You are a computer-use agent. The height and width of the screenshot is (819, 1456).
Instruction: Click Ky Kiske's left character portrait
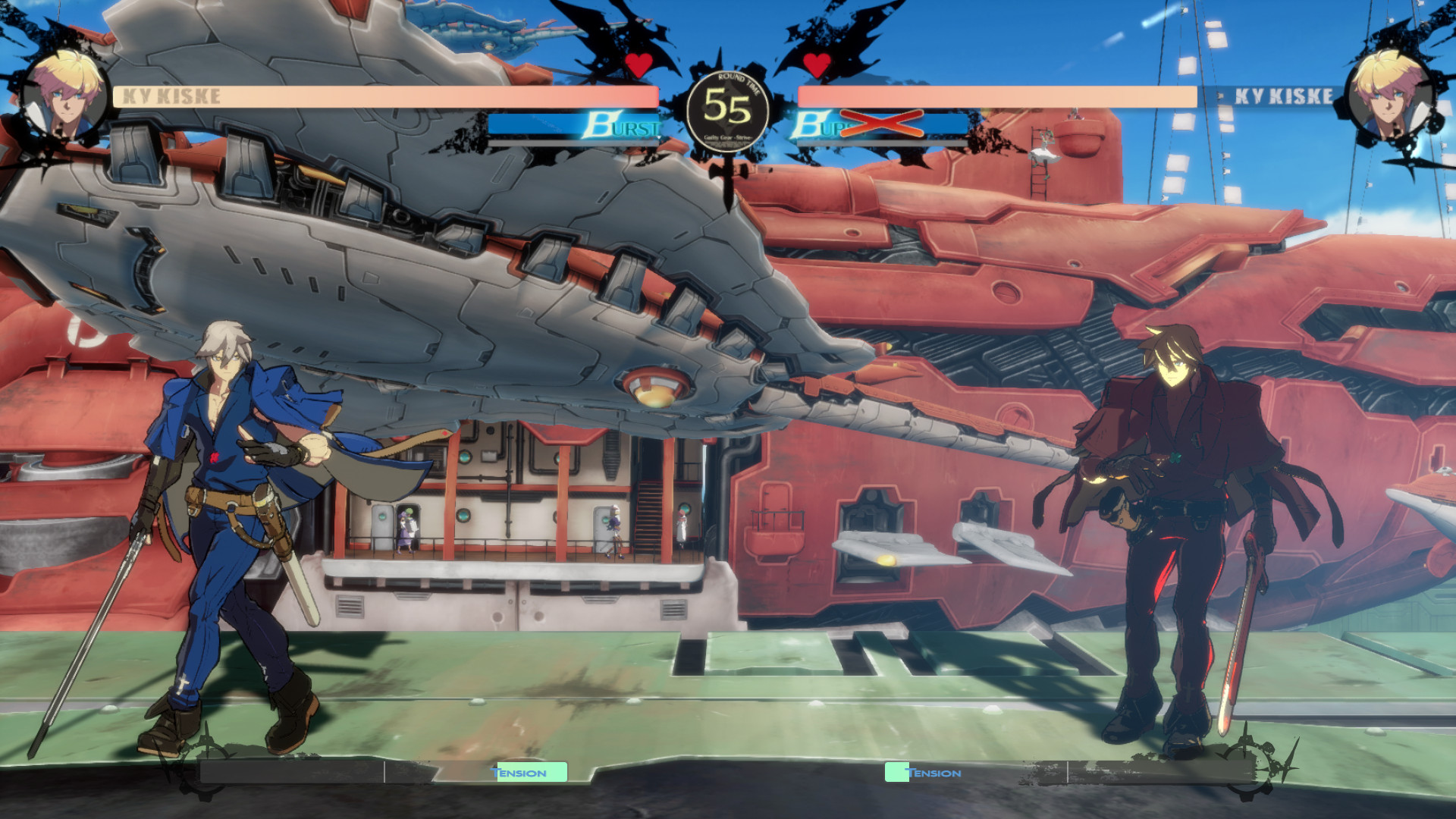point(63,95)
